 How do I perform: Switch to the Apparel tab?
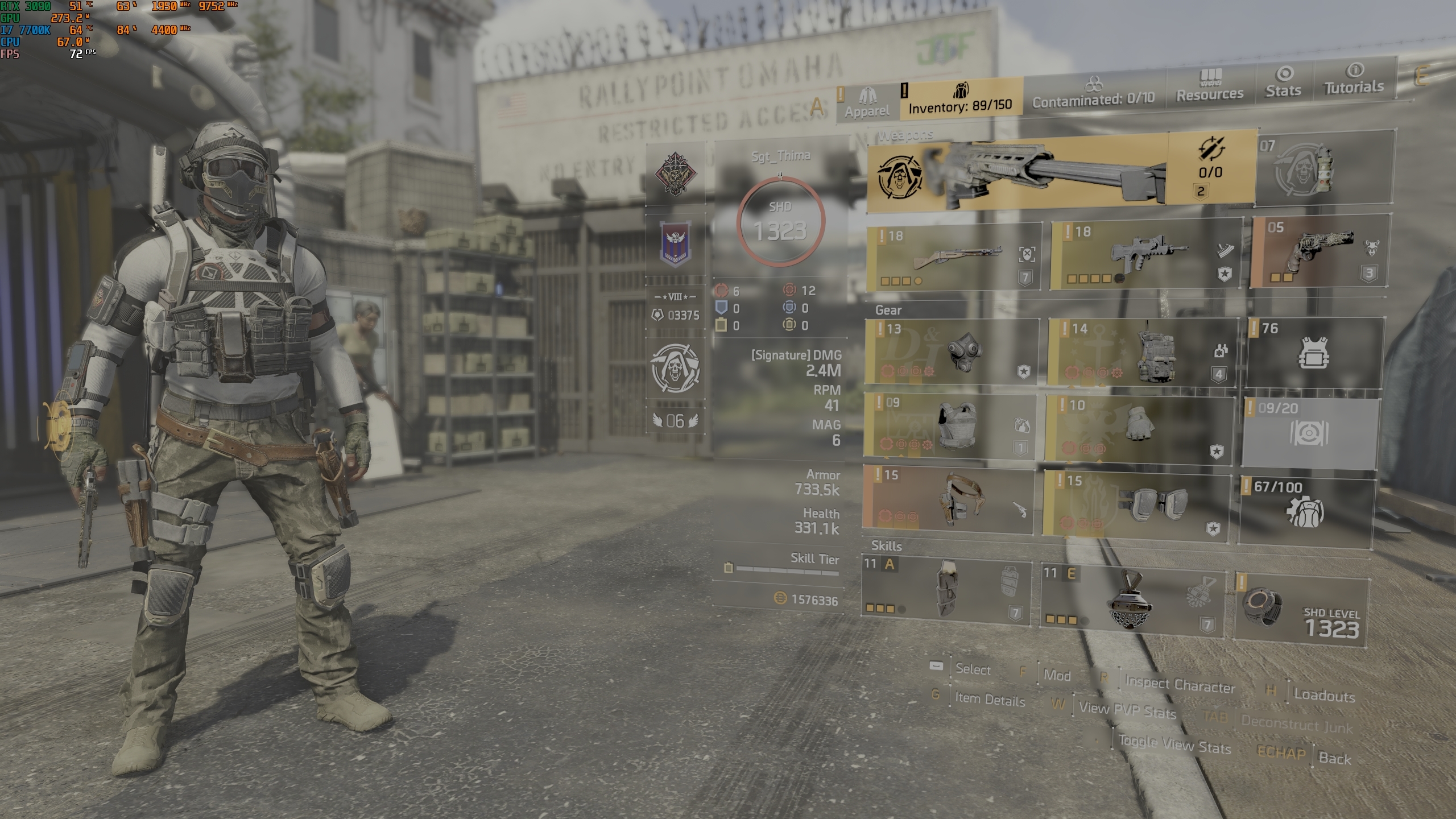[x=867, y=103]
